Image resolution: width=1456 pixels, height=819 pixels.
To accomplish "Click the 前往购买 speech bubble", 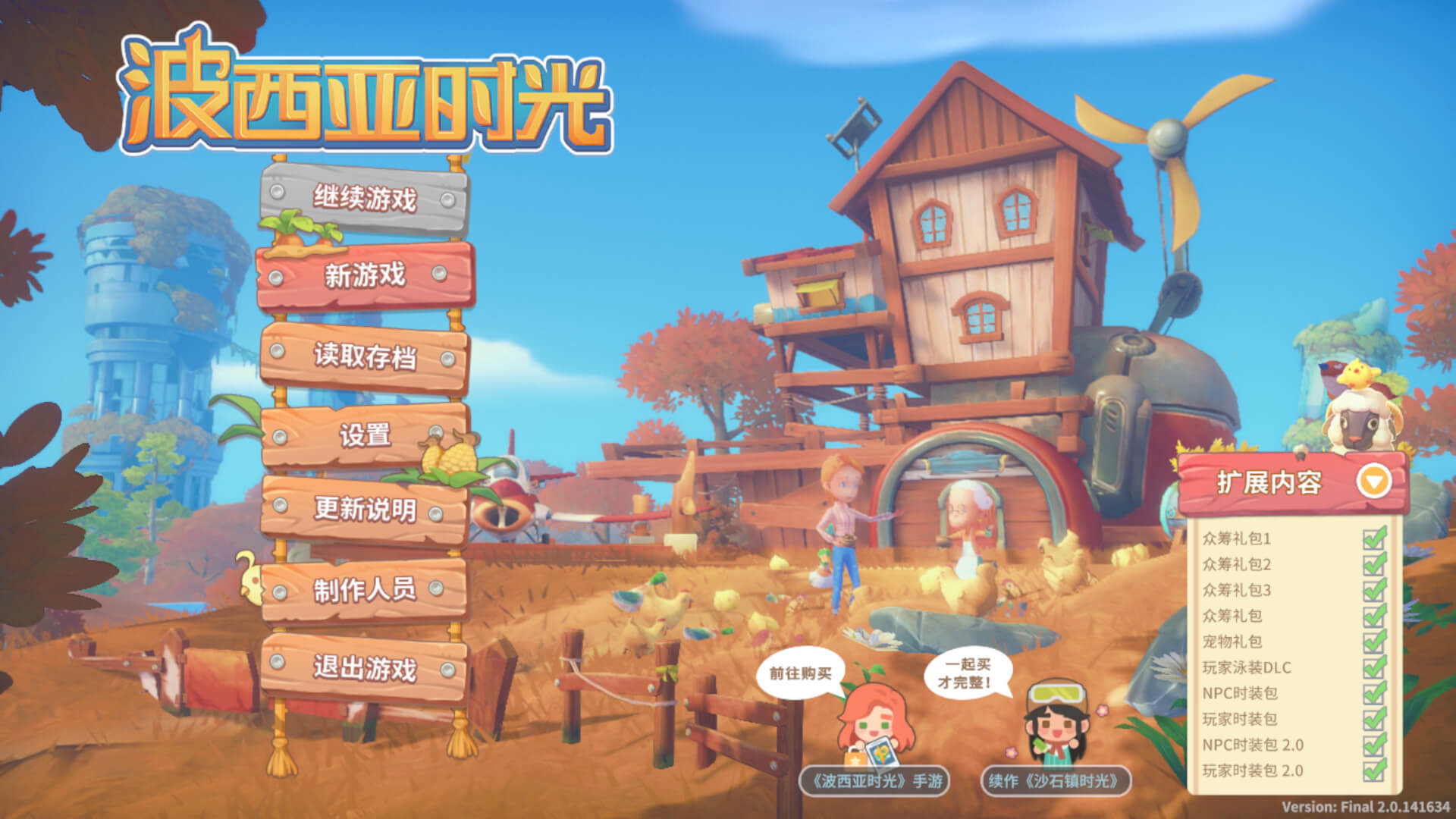I will tap(801, 673).
